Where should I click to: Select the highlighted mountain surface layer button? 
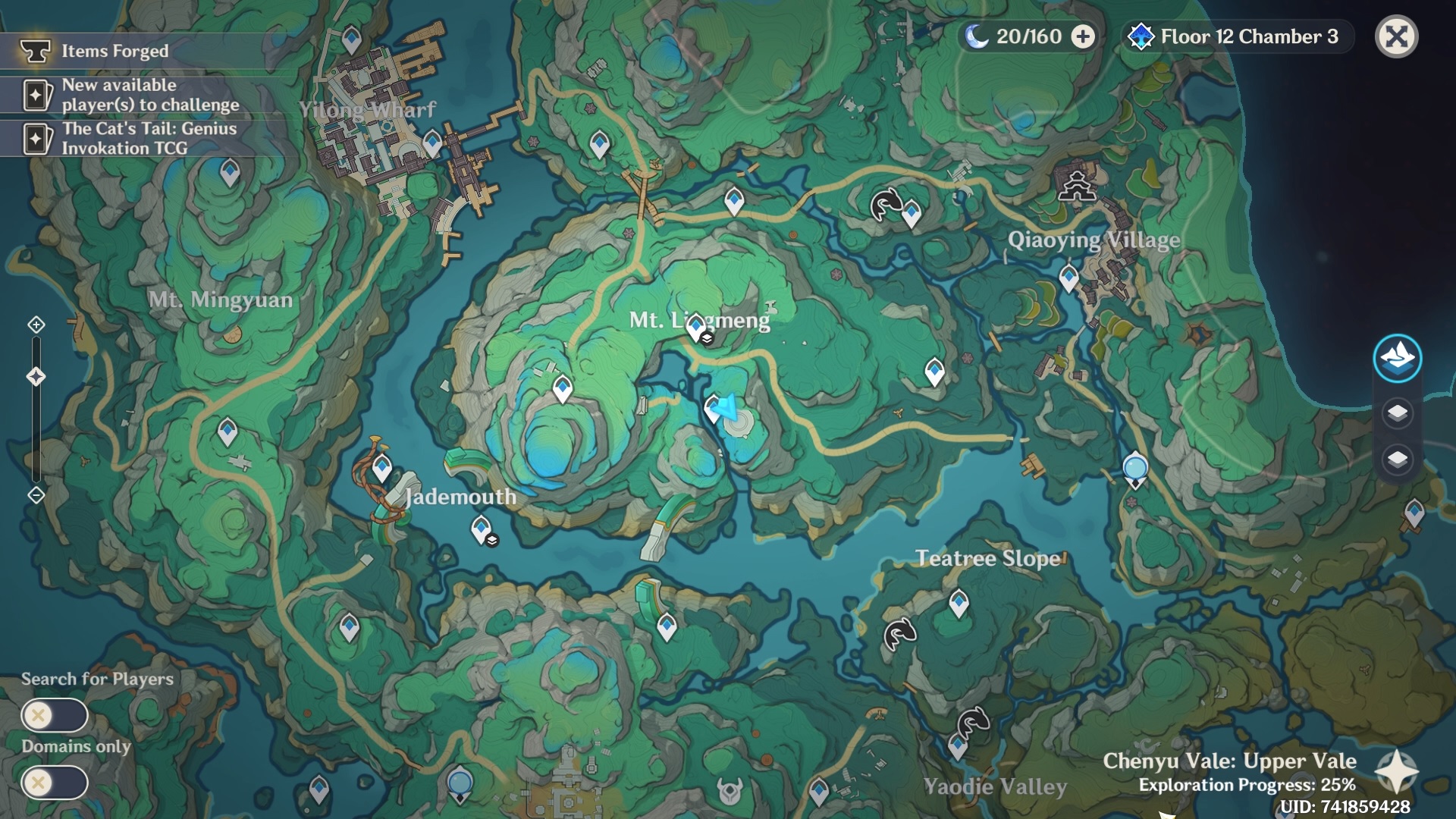click(1397, 358)
